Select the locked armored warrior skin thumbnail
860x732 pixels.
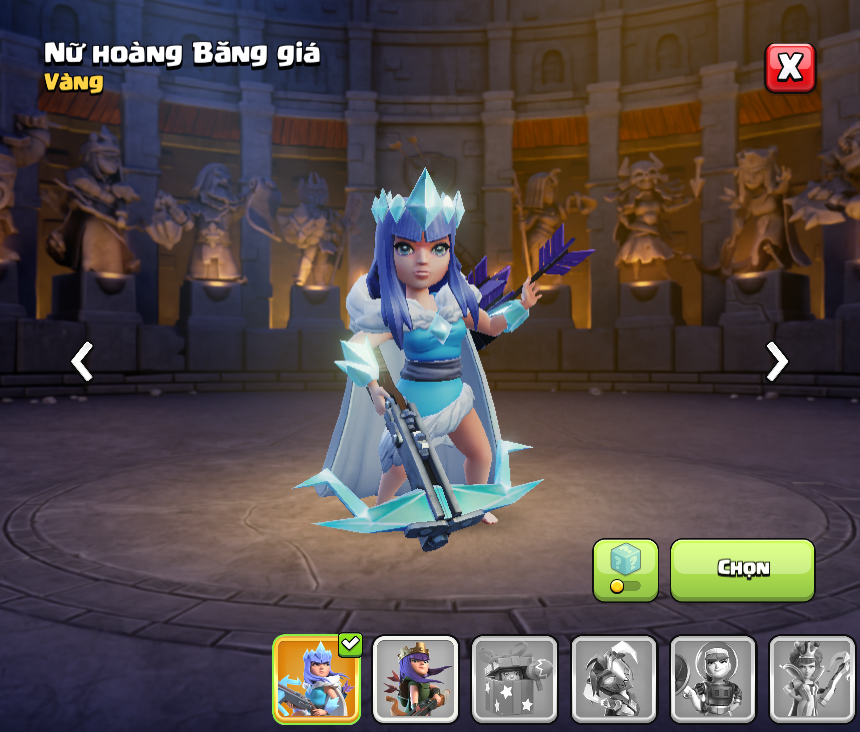click(613, 679)
